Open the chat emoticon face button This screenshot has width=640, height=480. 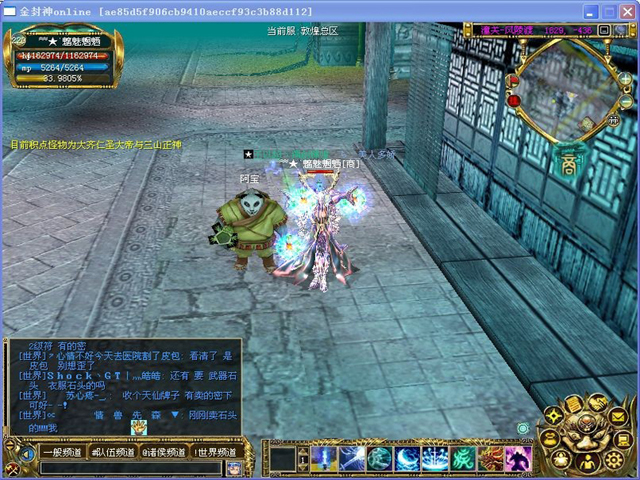tap(234, 467)
